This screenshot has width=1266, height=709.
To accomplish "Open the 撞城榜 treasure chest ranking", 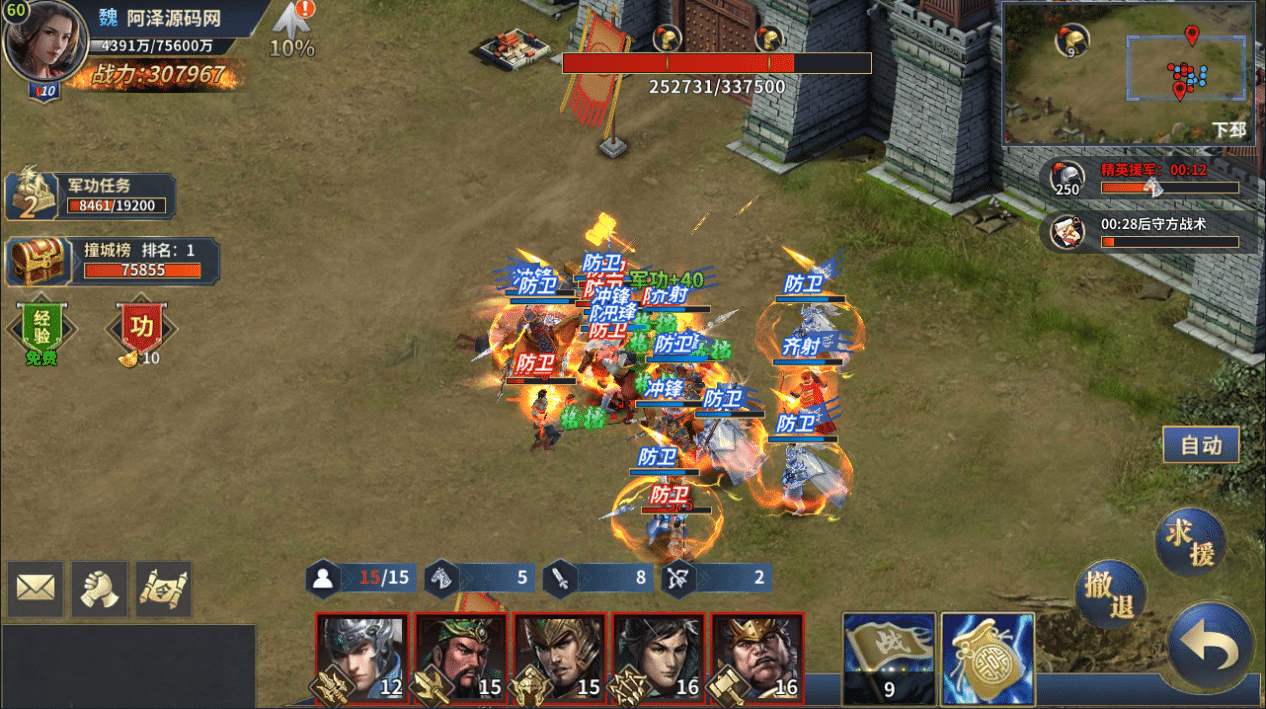I will click(x=112, y=261).
